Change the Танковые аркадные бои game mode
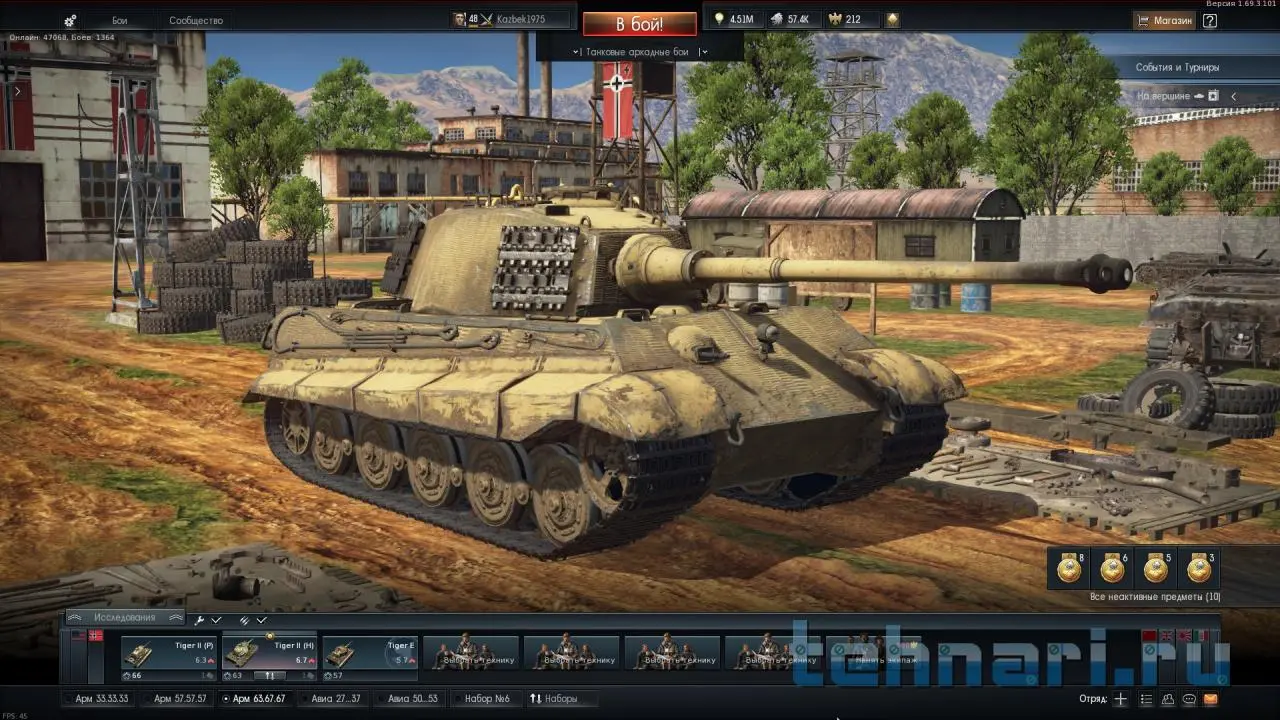The width and height of the screenshot is (1280, 720). point(639,51)
